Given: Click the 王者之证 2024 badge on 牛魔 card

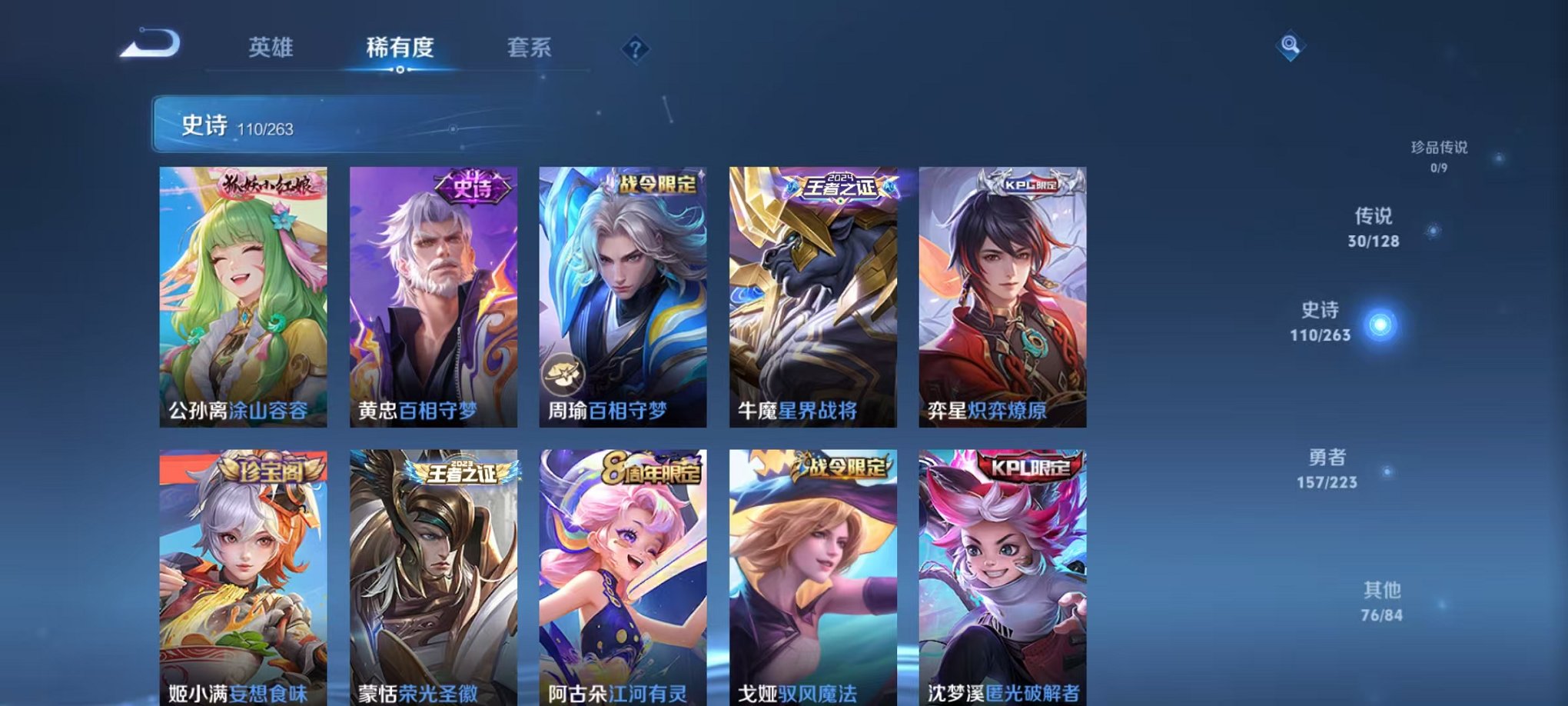Looking at the screenshot, I should pos(840,185).
